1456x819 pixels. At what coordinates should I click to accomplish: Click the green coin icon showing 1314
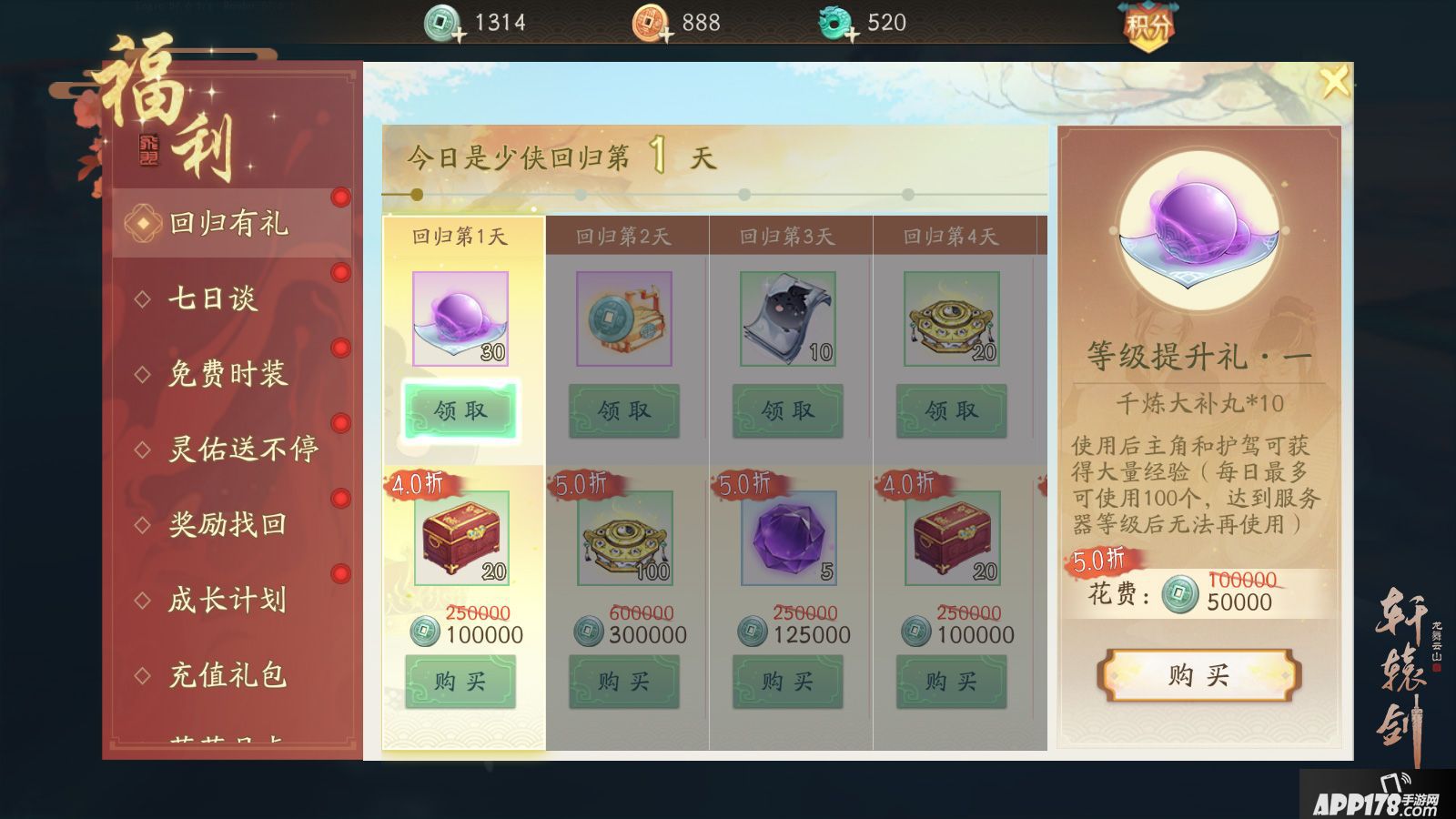tap(439, 22)
